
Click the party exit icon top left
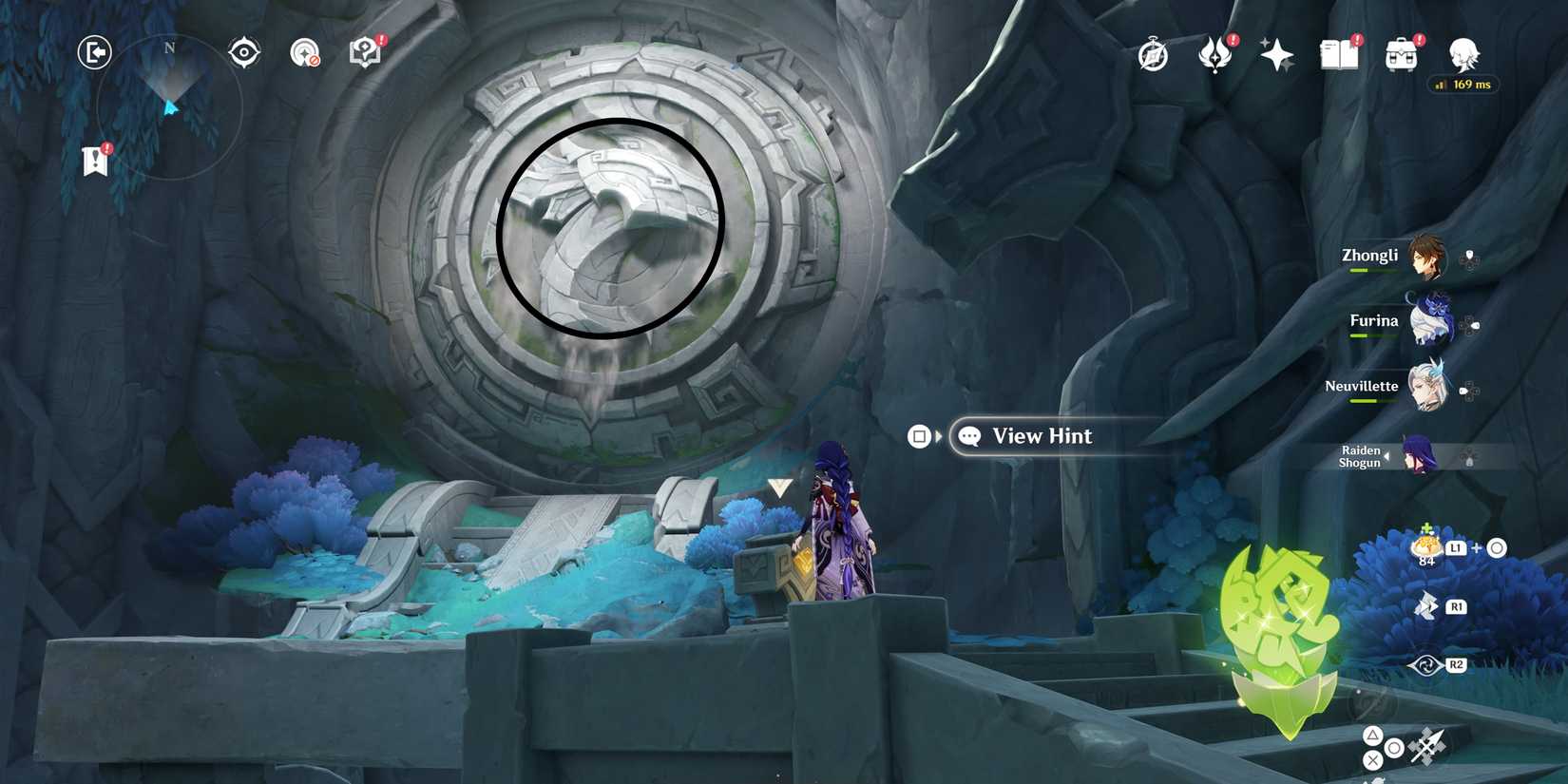(x=95, y=52)
